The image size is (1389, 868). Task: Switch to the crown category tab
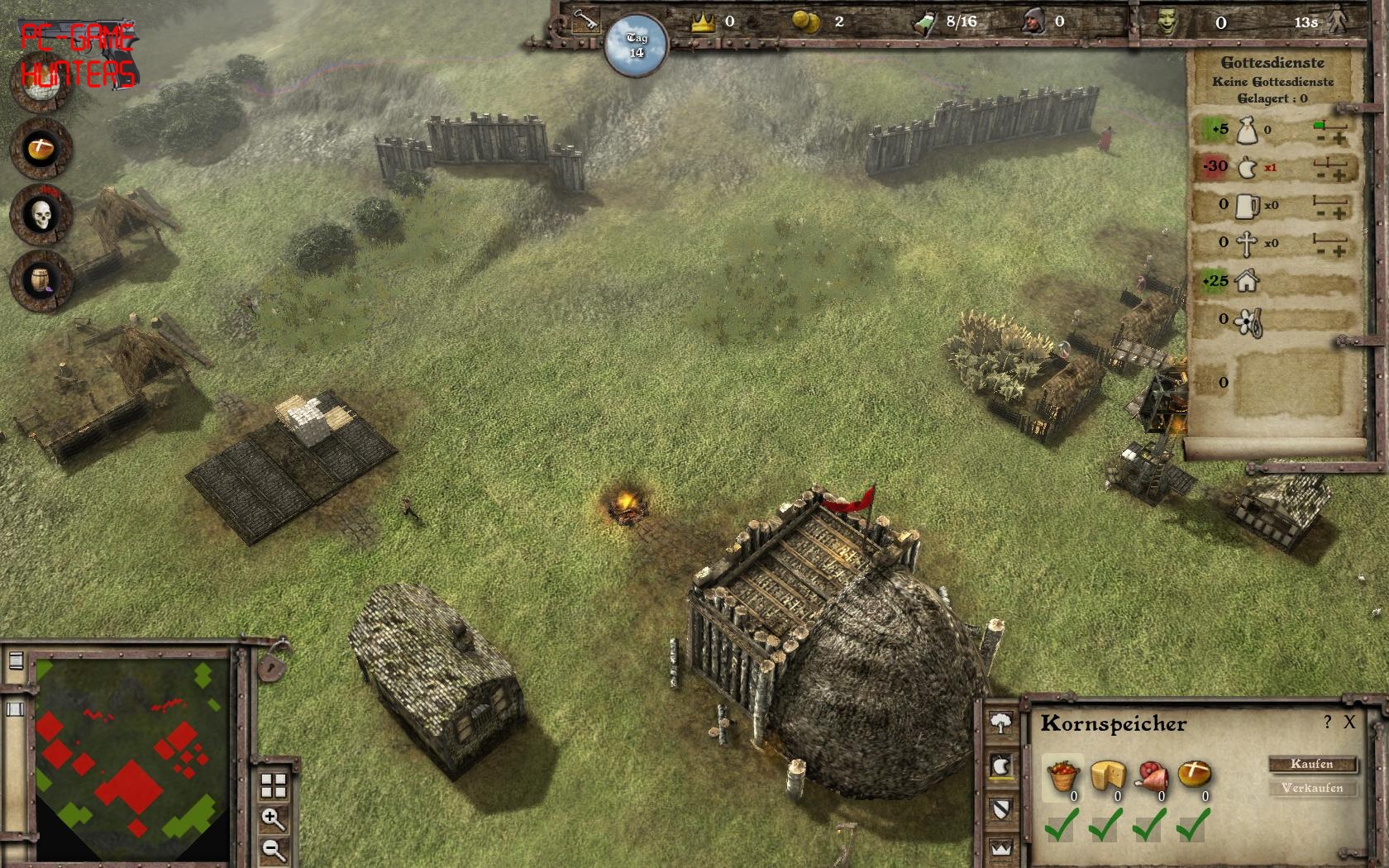[1000, 848]
